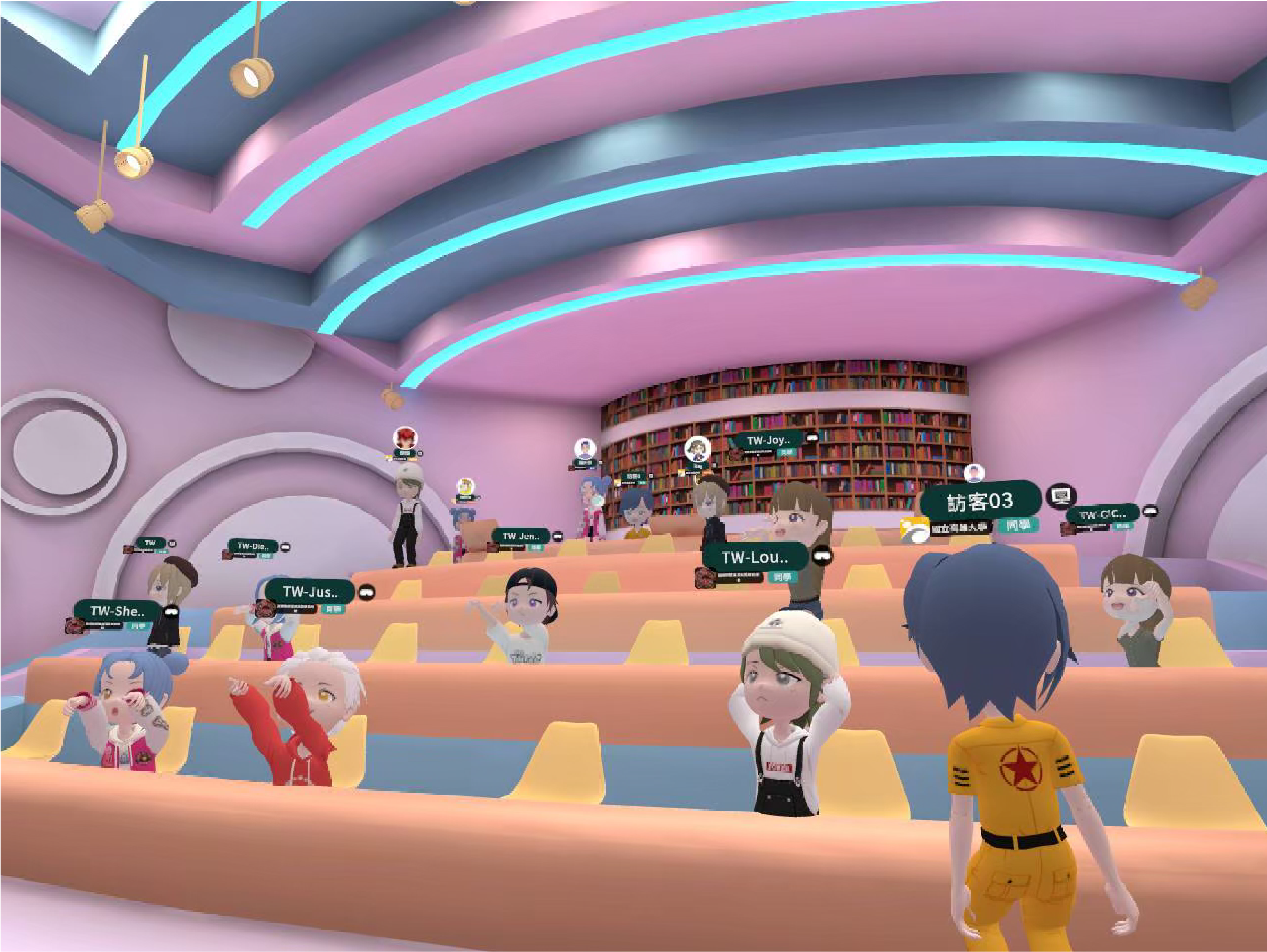
Task: Open the TW-Lou.. player name tag
Action: (755, 558)
